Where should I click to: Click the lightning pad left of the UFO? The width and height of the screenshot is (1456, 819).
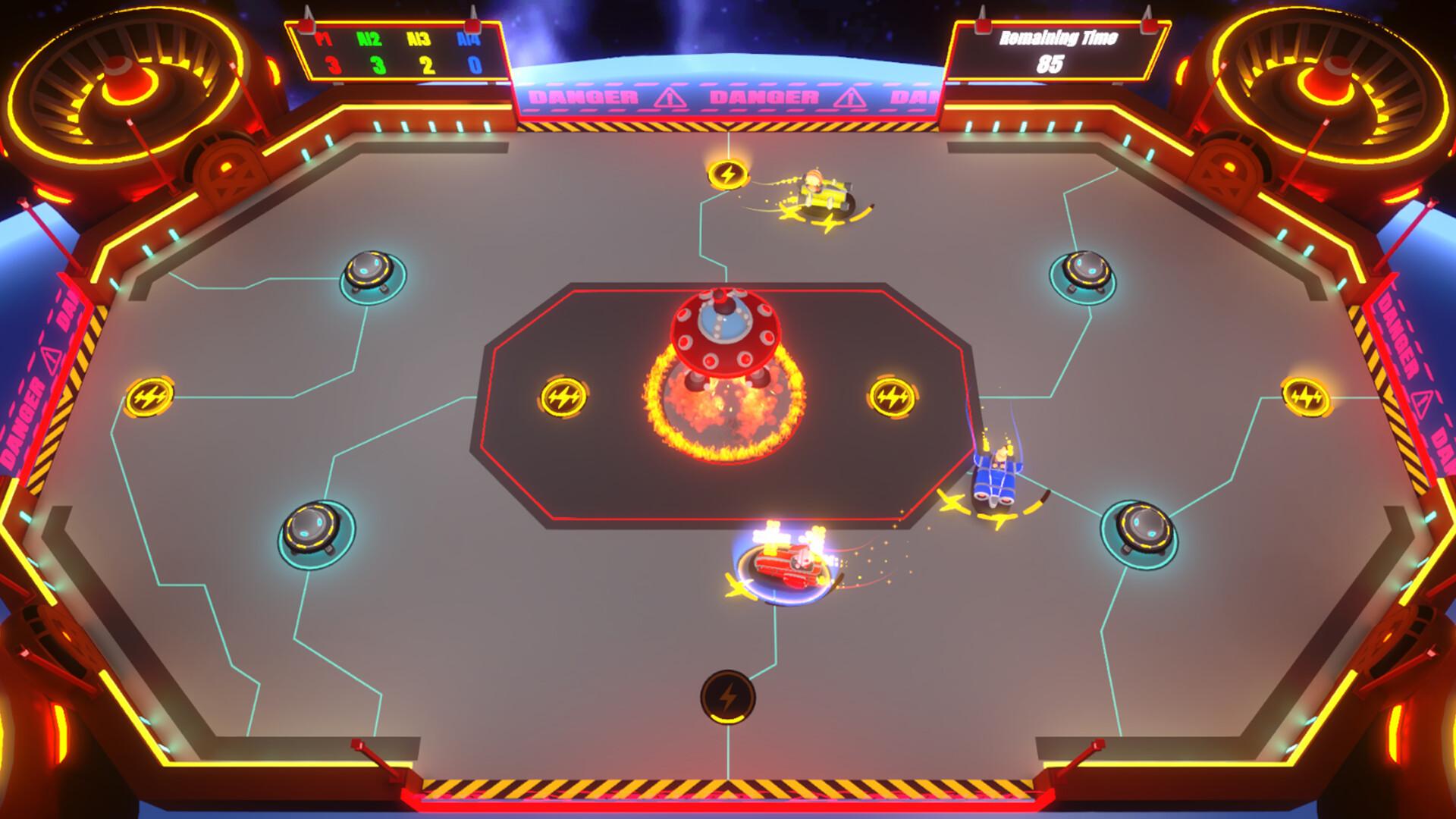[x=566, y=394]
